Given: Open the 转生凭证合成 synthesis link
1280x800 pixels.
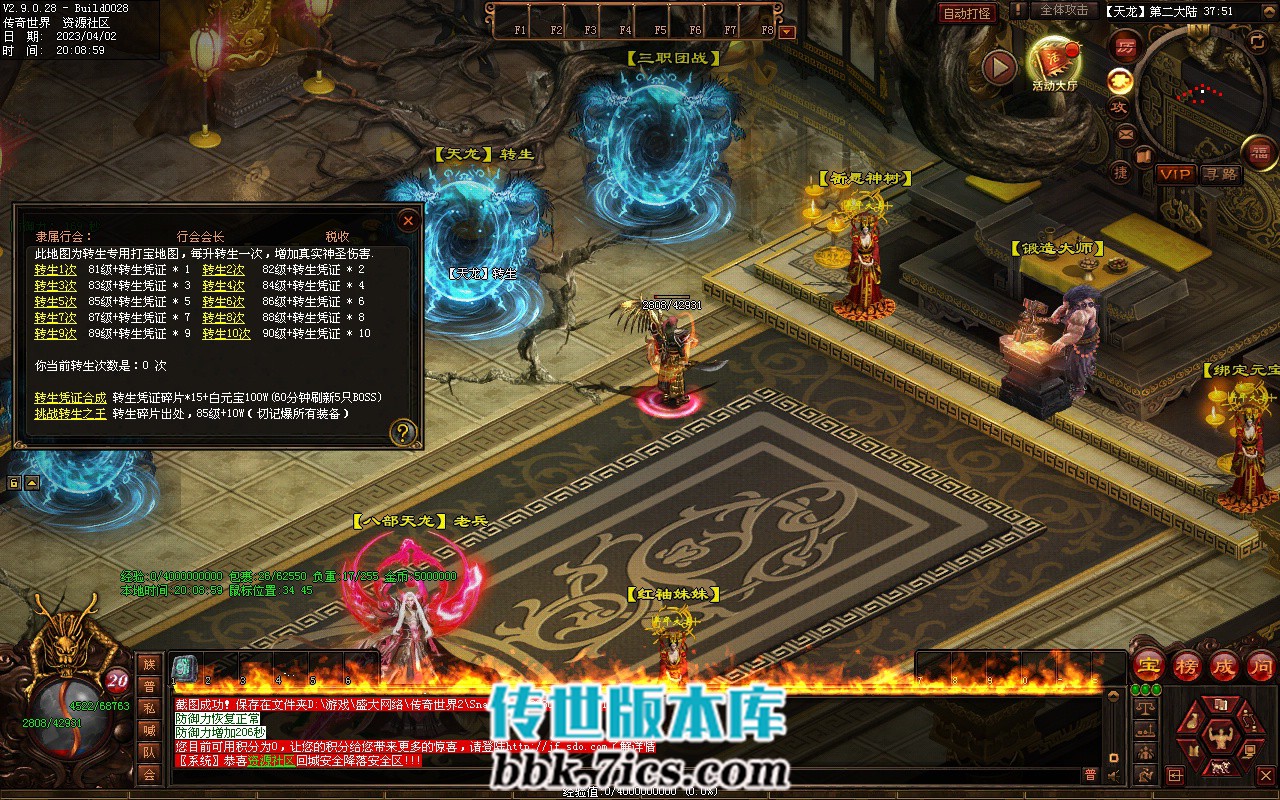Looking at the screenshot, I should [70, 398].
